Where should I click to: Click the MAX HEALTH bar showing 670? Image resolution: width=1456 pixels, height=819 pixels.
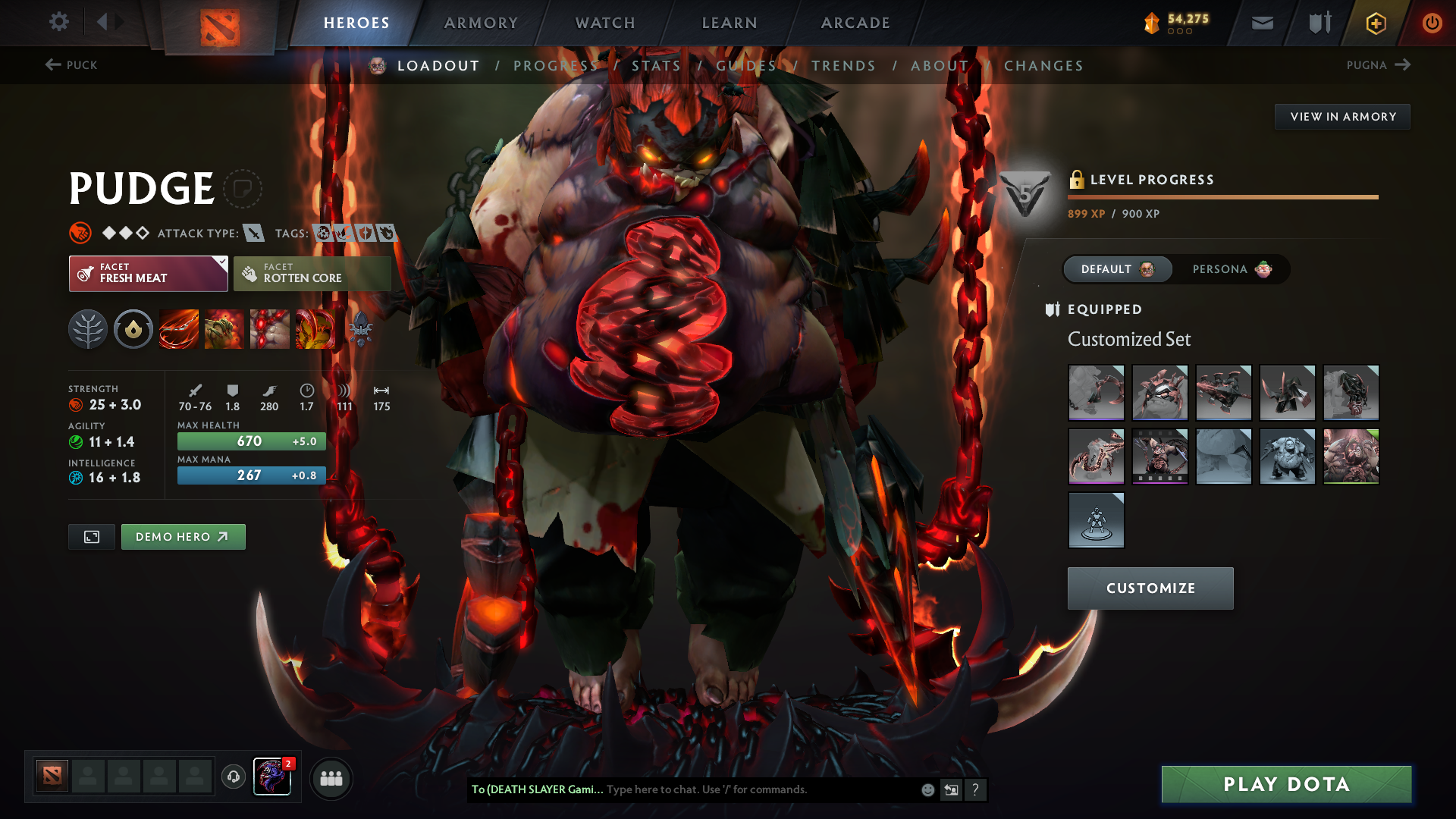pos(250,441)
